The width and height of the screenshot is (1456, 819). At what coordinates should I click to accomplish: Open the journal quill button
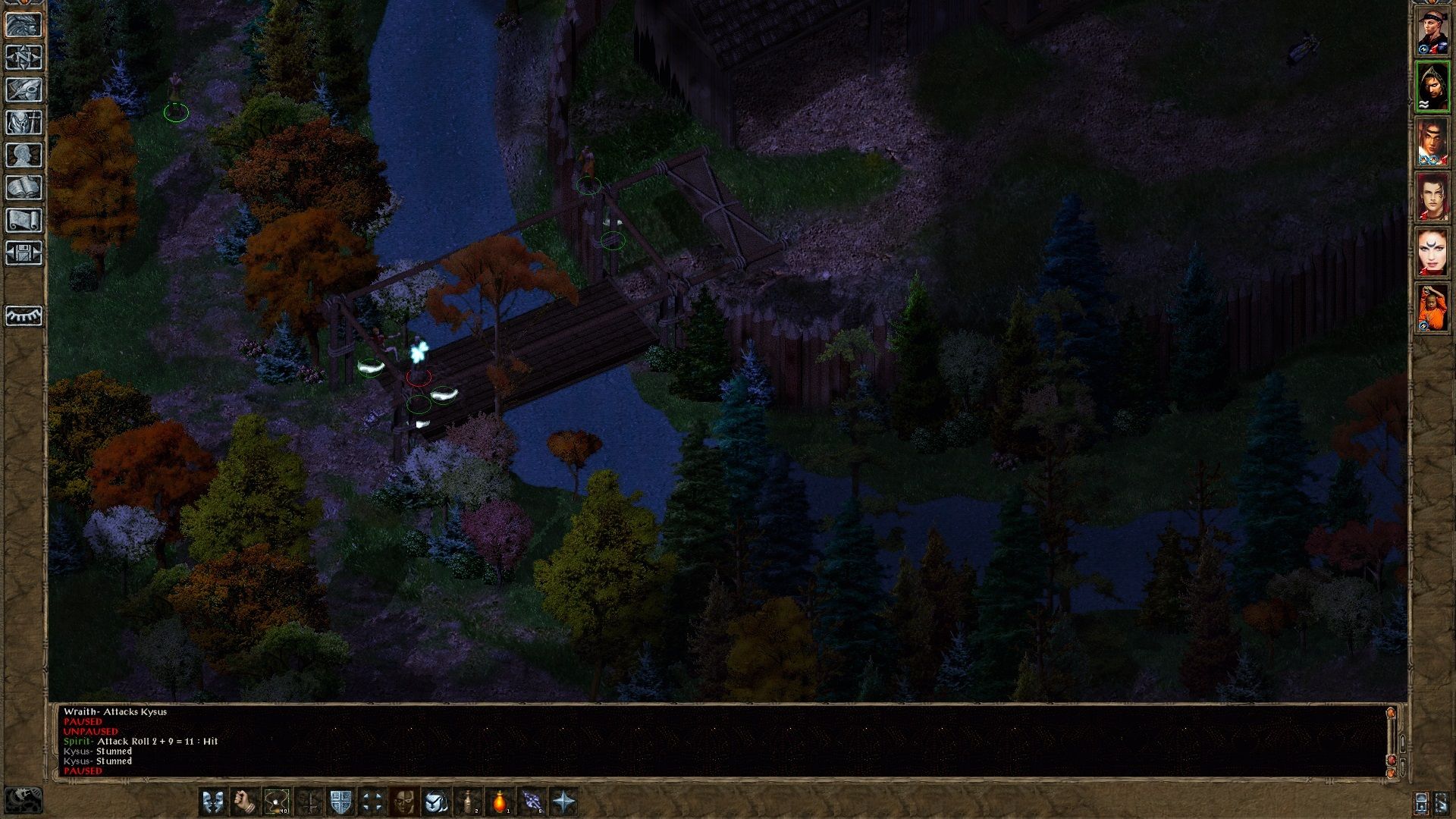pyautogui.click(x=24, y=90)
